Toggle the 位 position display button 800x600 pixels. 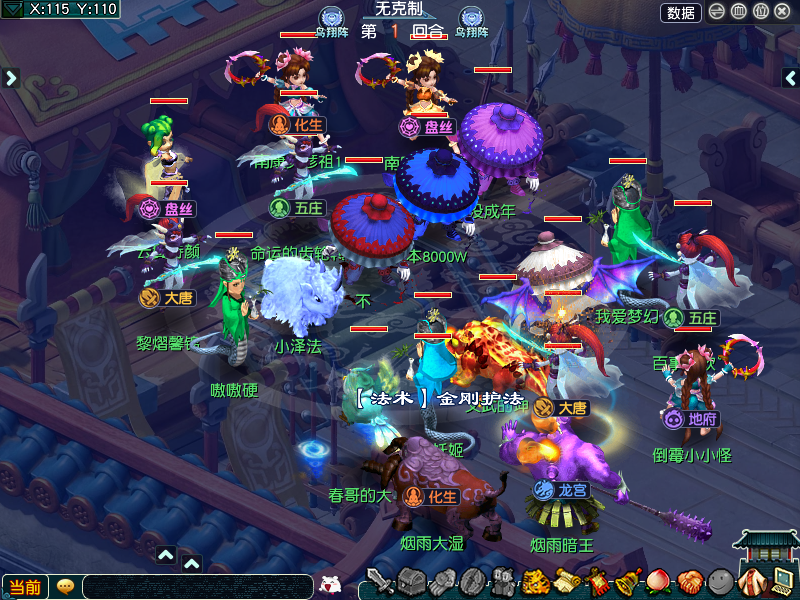pos(760,12)
